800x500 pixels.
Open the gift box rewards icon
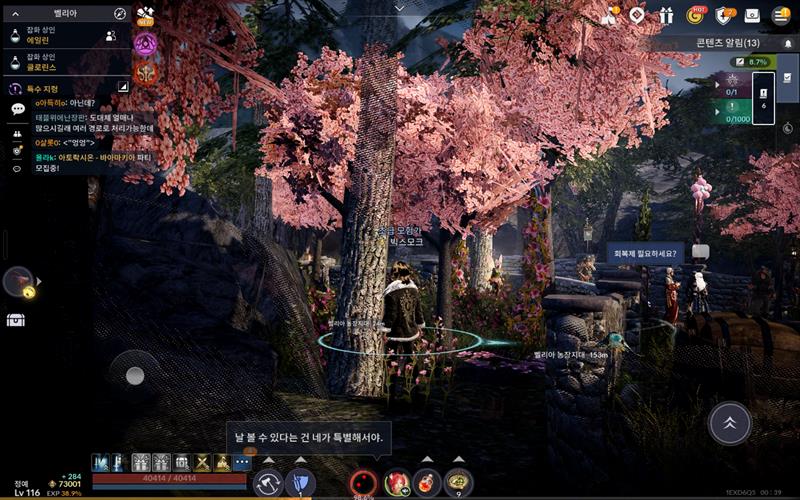tap(666, 15)
